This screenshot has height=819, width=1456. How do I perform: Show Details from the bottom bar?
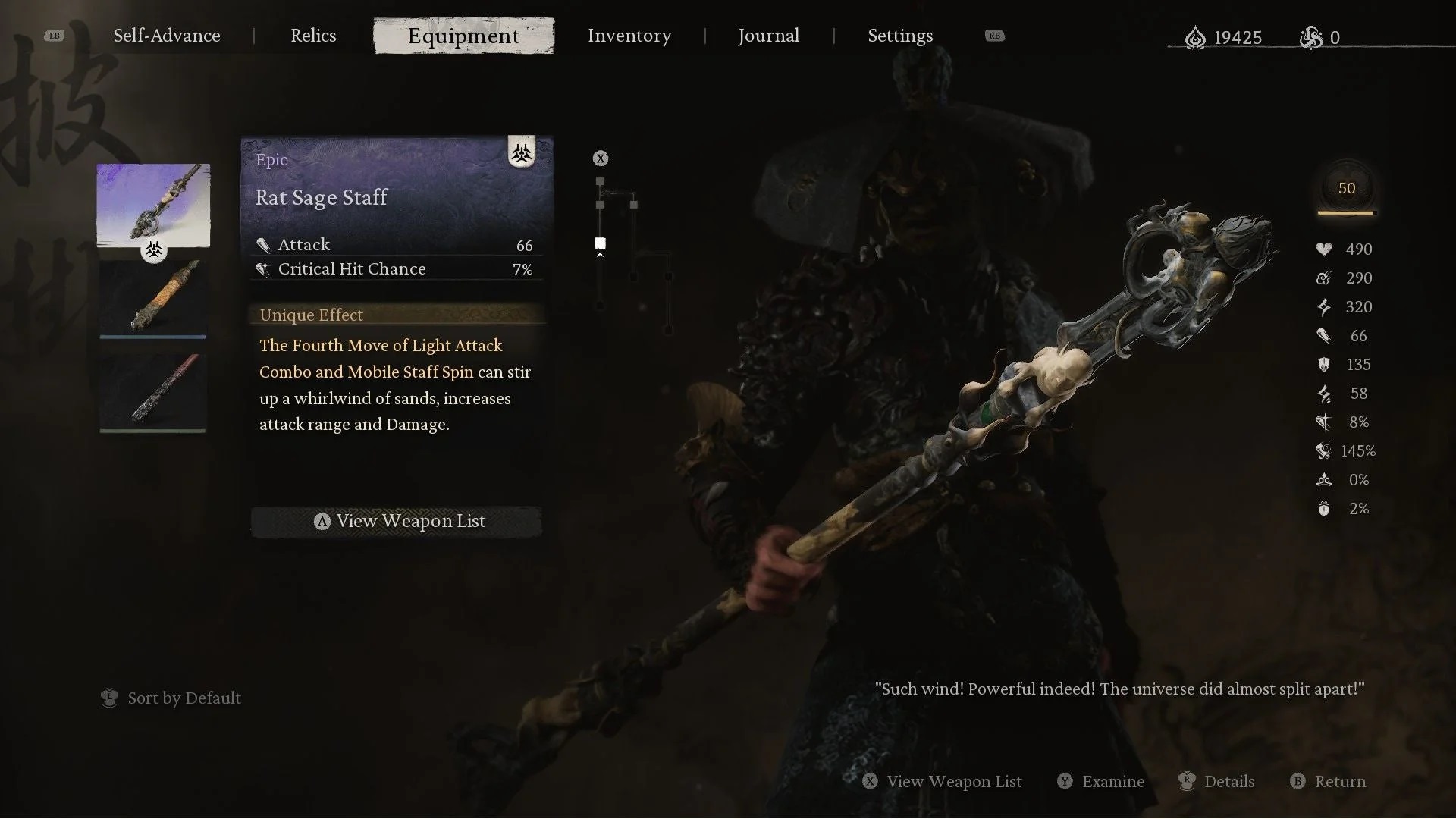(x=1216, y=782)
